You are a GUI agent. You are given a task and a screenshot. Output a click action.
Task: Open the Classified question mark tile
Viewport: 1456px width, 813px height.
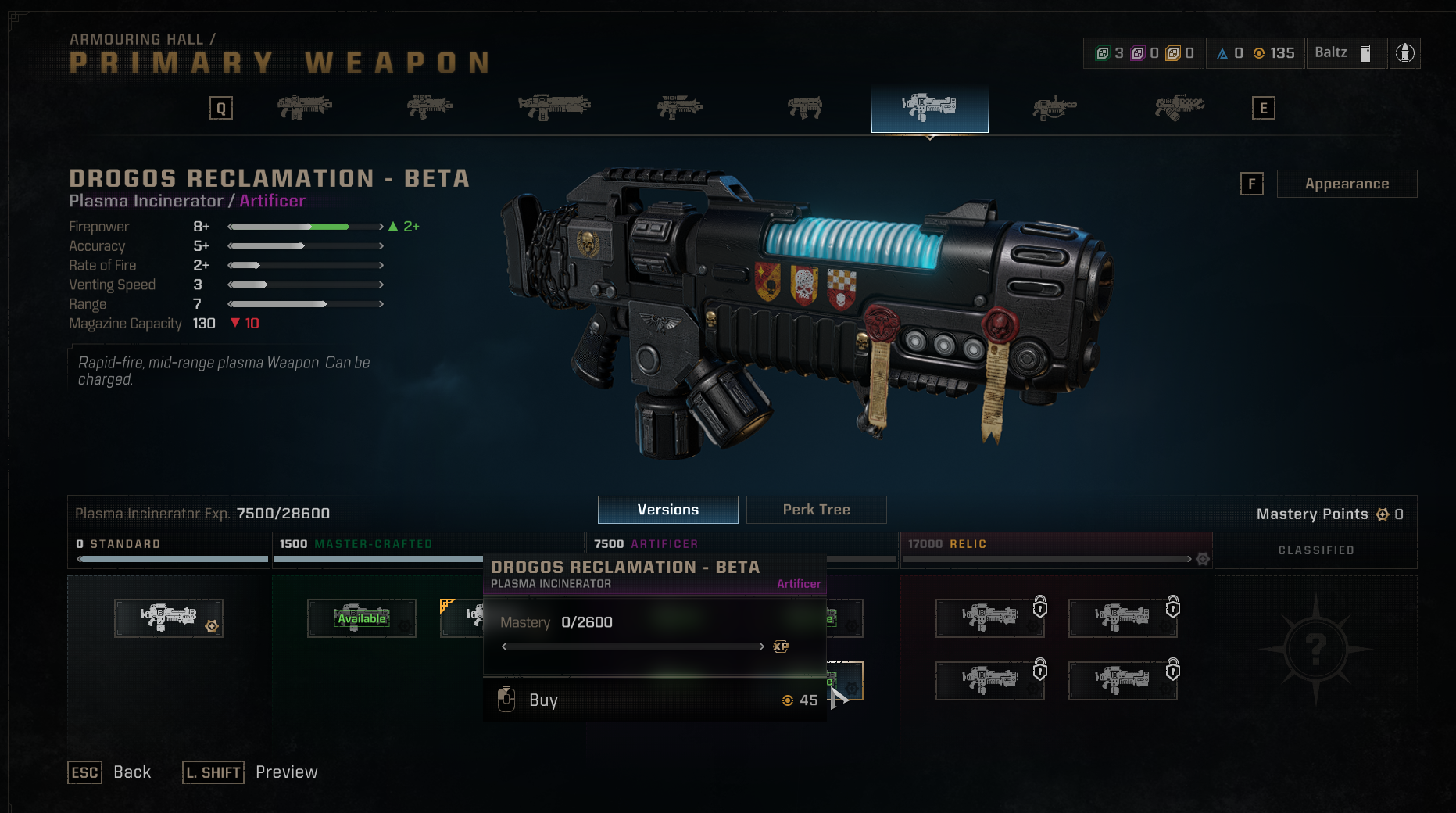pos(1315,648)
